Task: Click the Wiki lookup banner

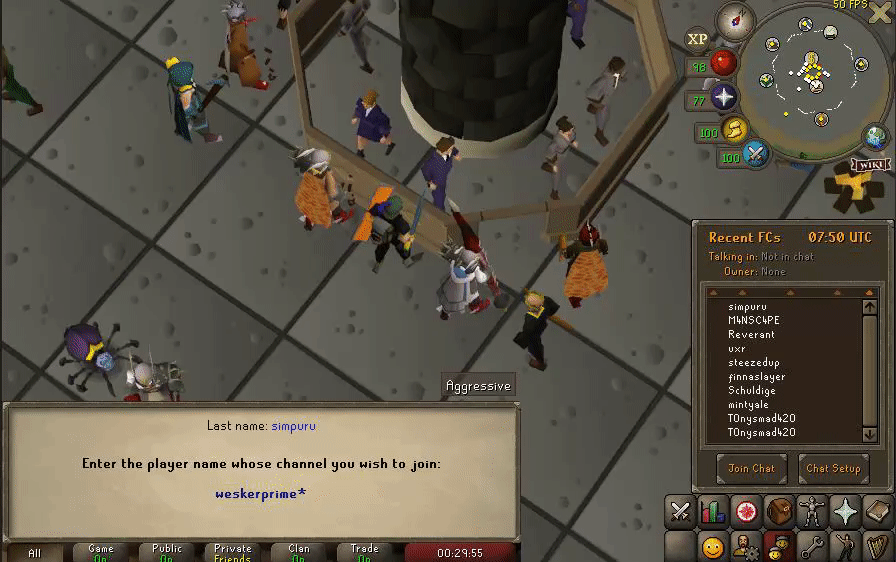Action: (869, 164)
